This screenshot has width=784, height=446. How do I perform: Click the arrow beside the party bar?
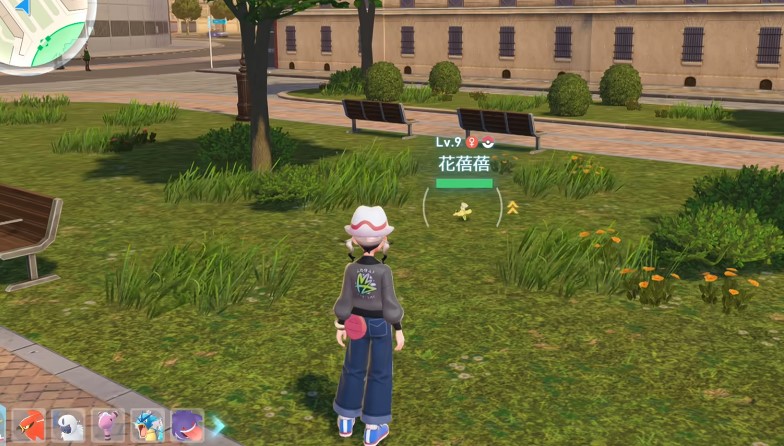point(217,427)
